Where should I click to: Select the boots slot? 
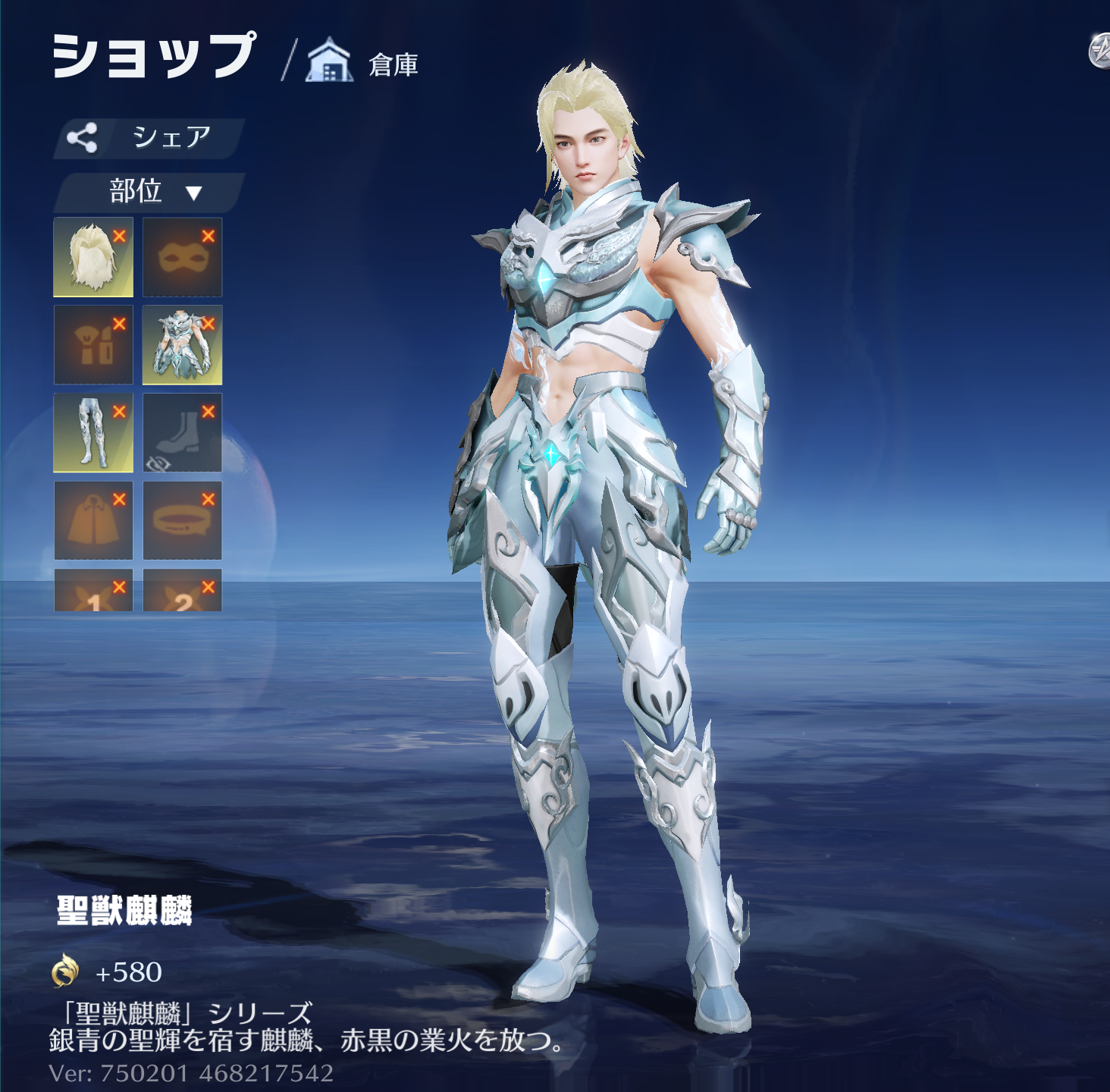(182, 431)
